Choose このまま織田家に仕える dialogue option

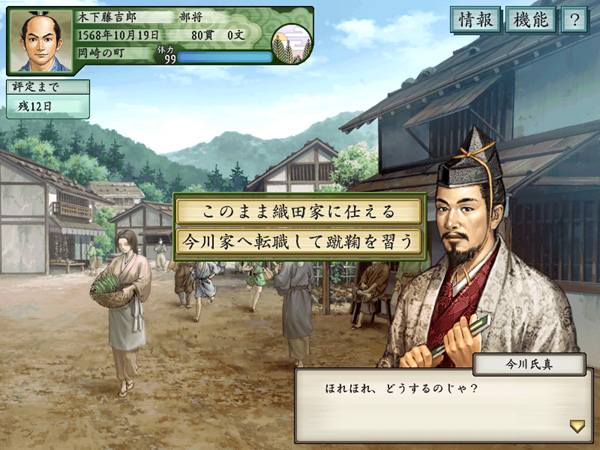(x=299, y=212)
